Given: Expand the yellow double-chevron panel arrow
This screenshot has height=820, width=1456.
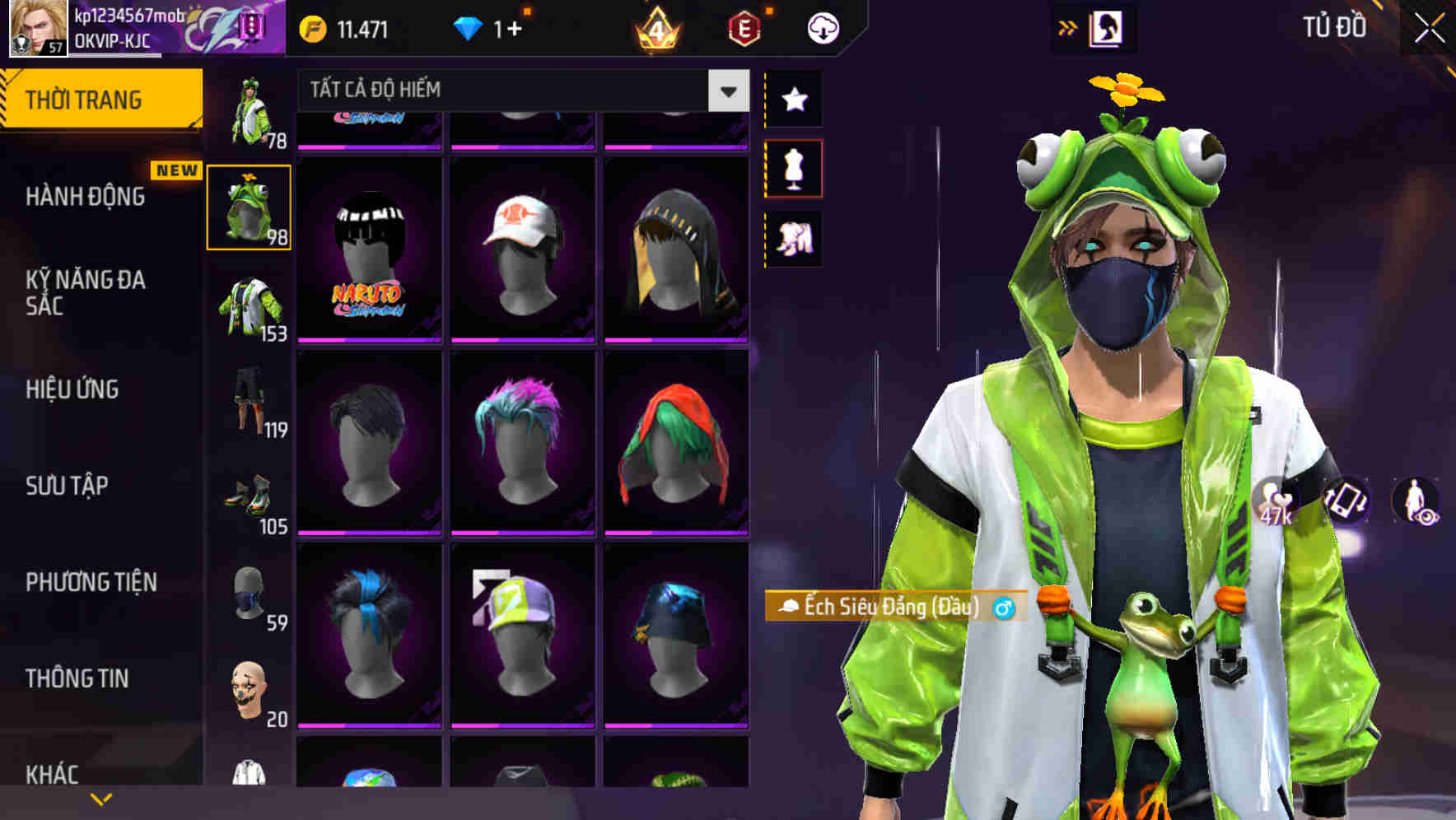Looking at the screenshot, I should (x=1067, y=27).
